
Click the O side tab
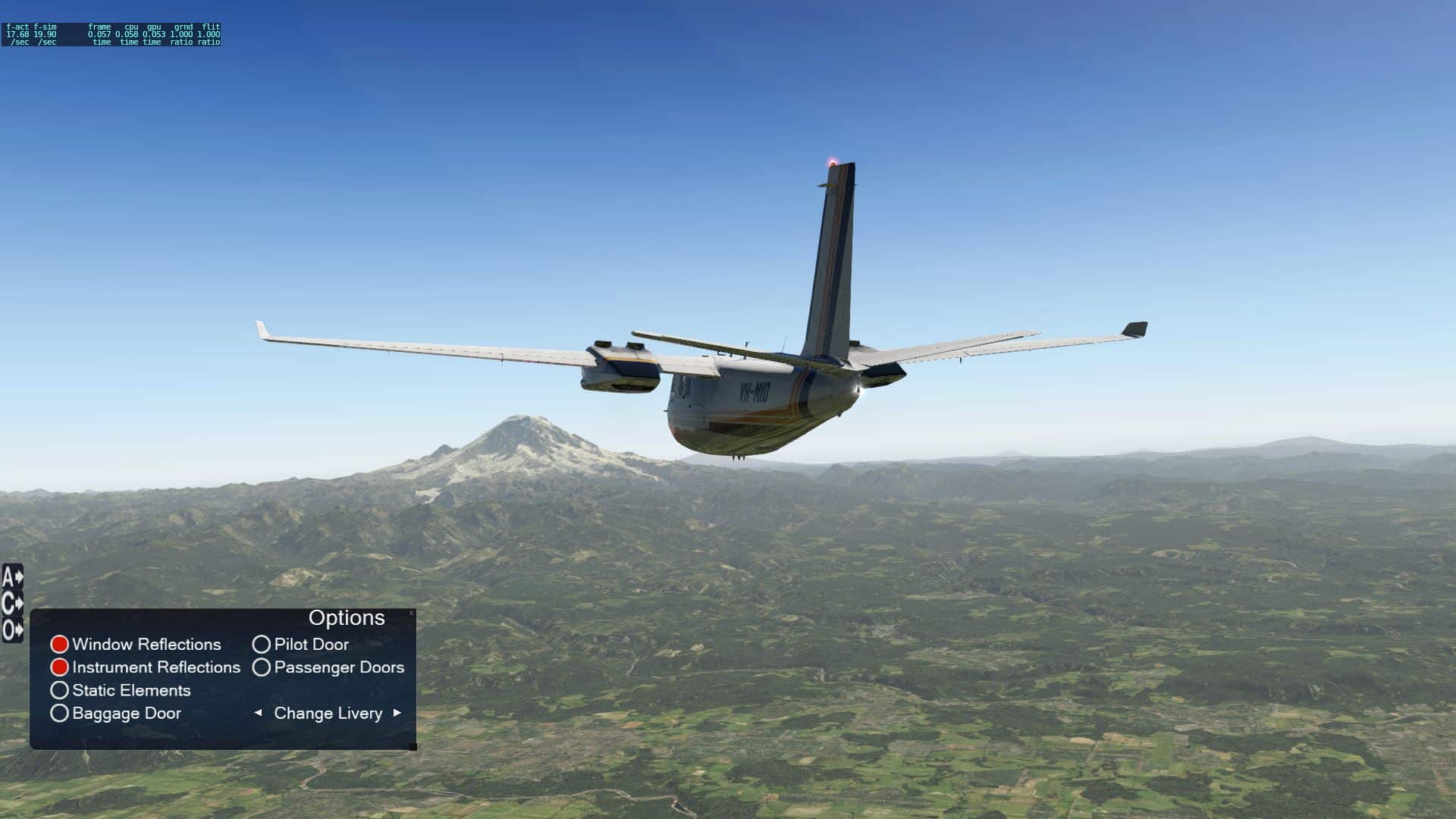coord(12,629)
